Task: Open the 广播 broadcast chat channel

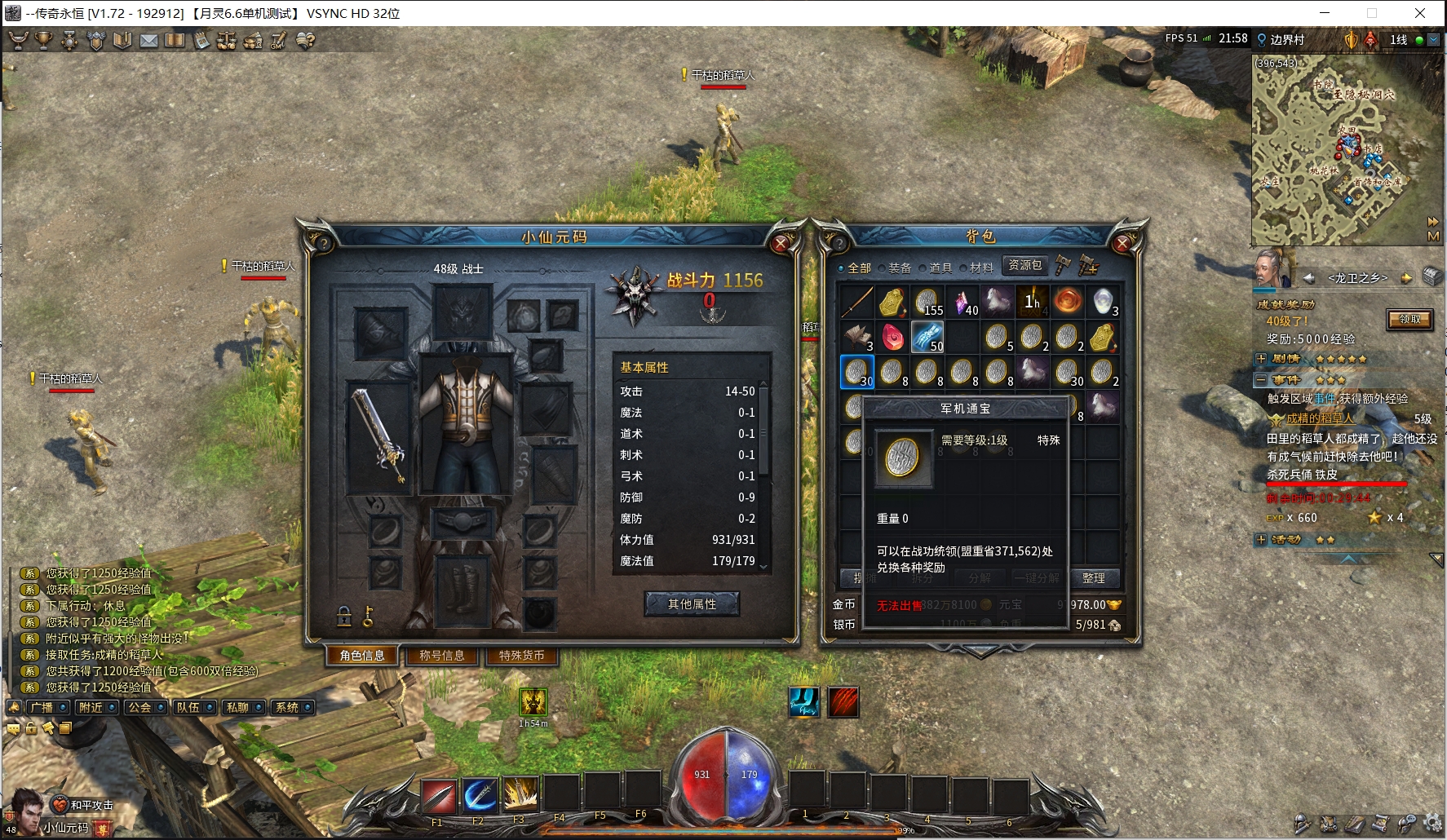Action: [41, 708]
